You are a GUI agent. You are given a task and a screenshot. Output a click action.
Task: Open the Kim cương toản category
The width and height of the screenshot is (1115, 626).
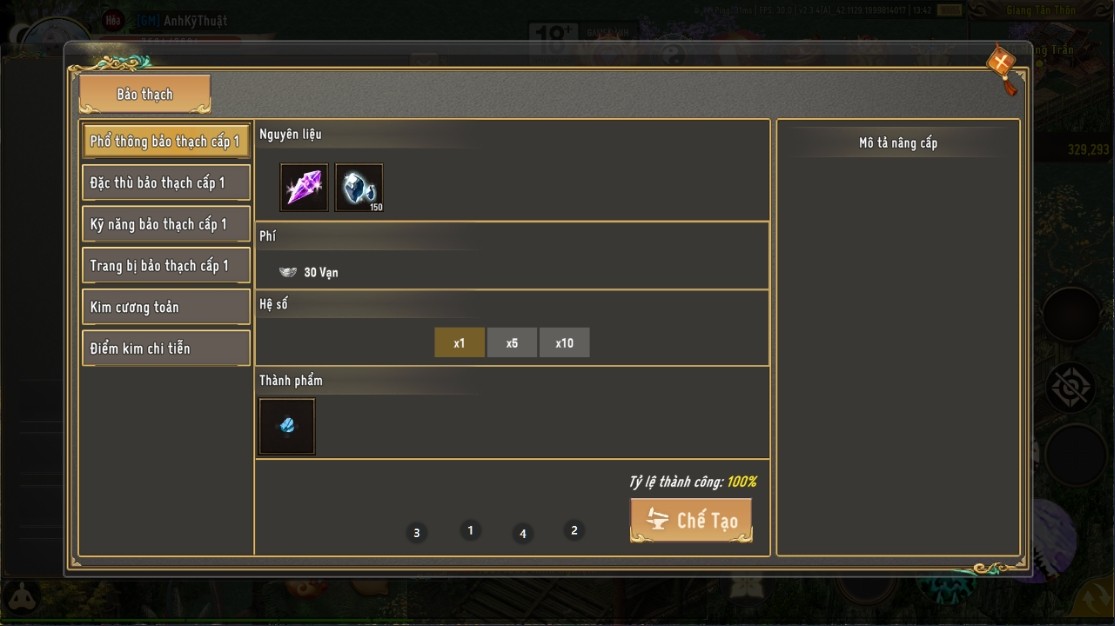pyautogui.click(x=166, y=307)
